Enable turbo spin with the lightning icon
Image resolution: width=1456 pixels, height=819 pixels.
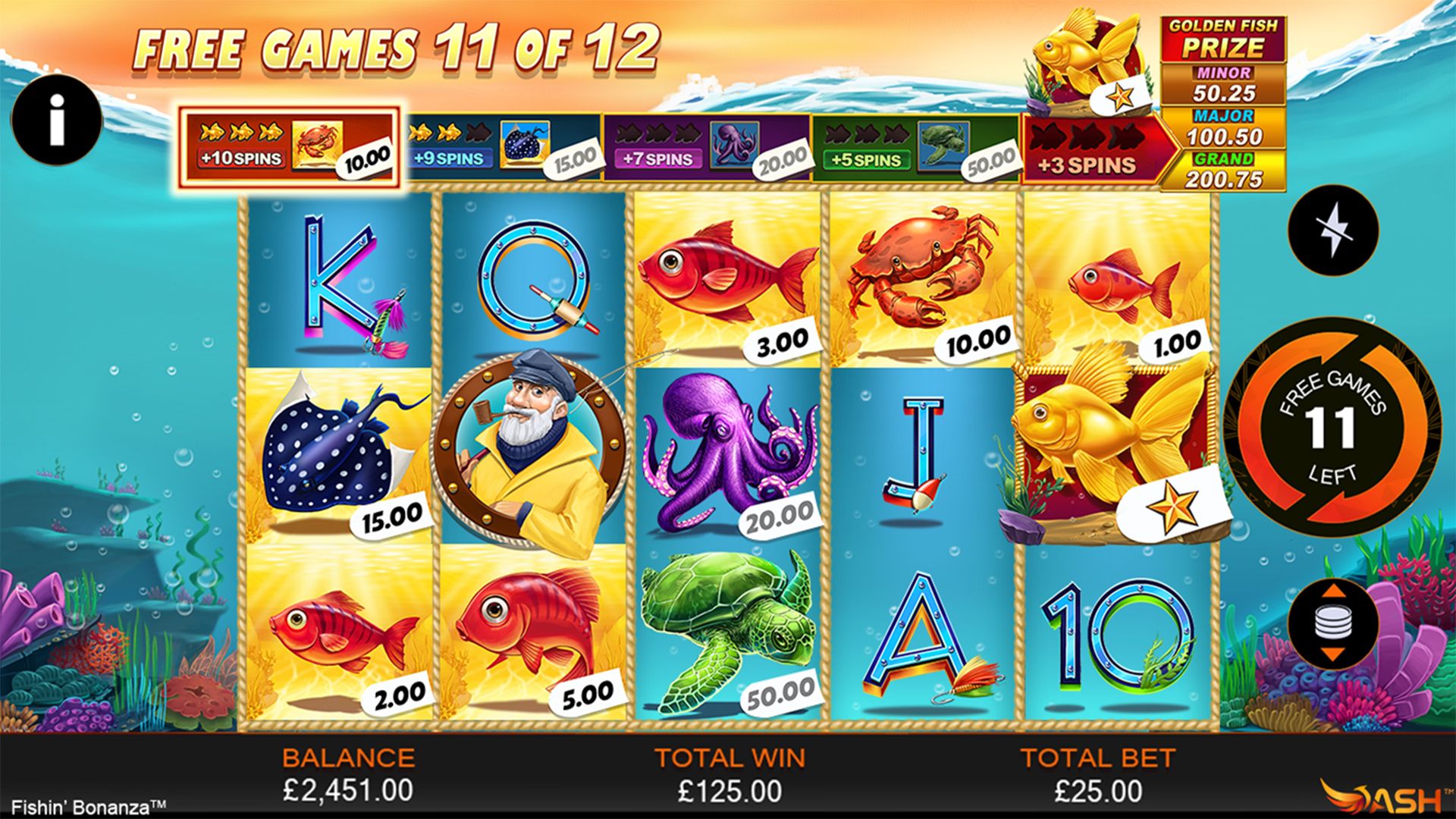point(1335,231)
